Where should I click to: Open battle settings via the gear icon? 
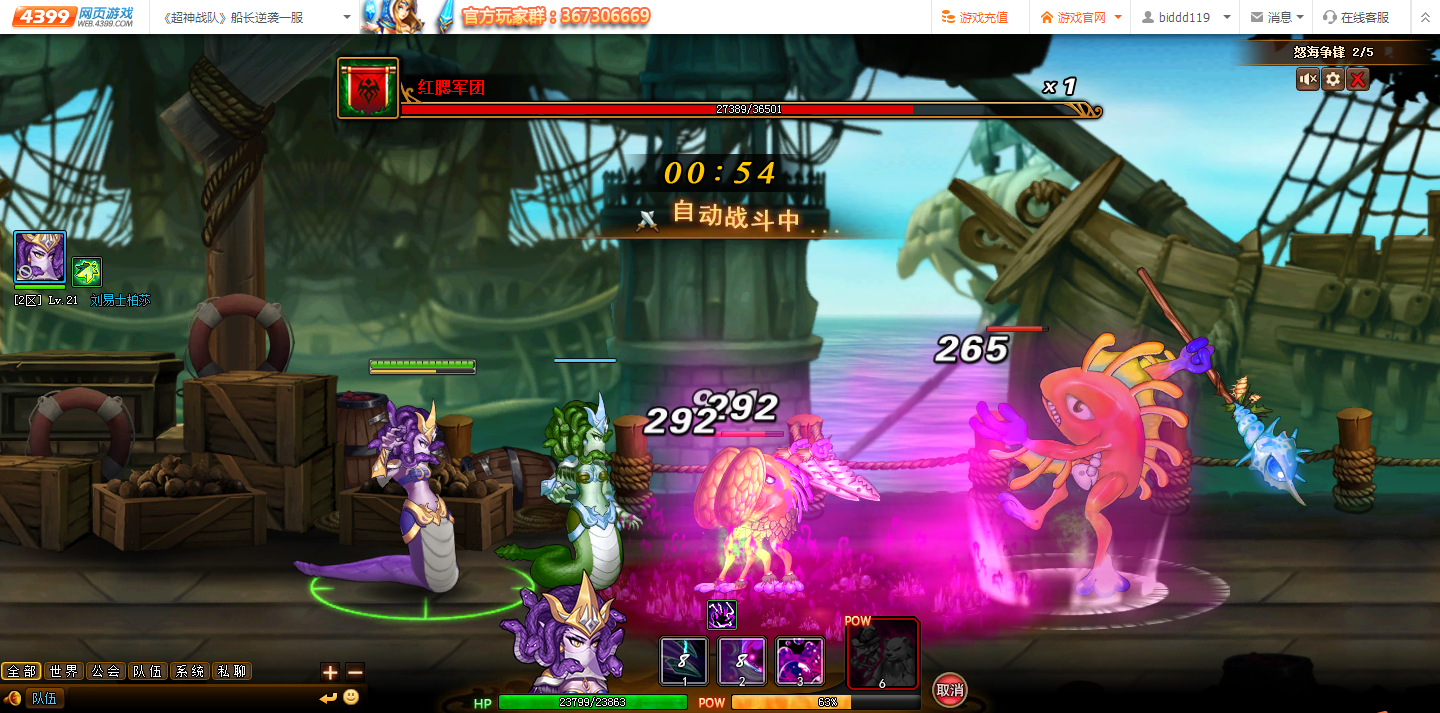tap(1333, 79)
